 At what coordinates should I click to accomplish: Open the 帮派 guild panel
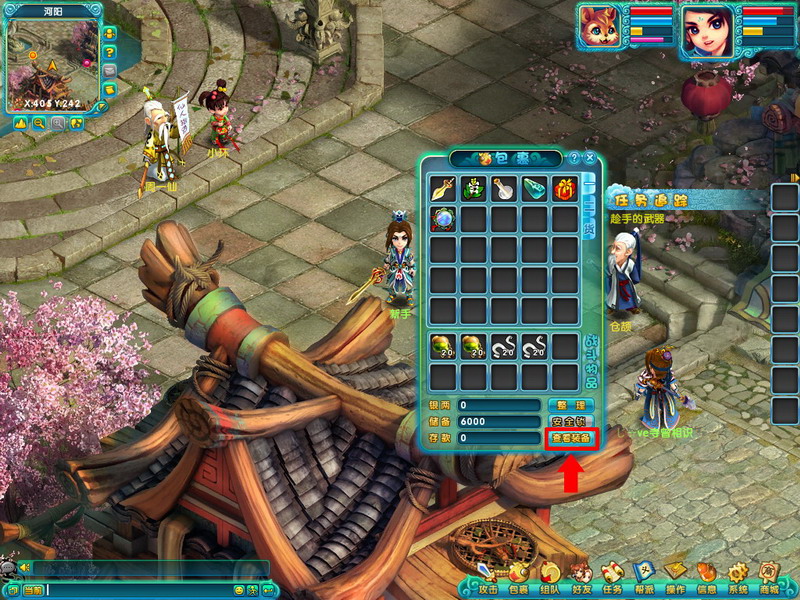click(644, 579)
